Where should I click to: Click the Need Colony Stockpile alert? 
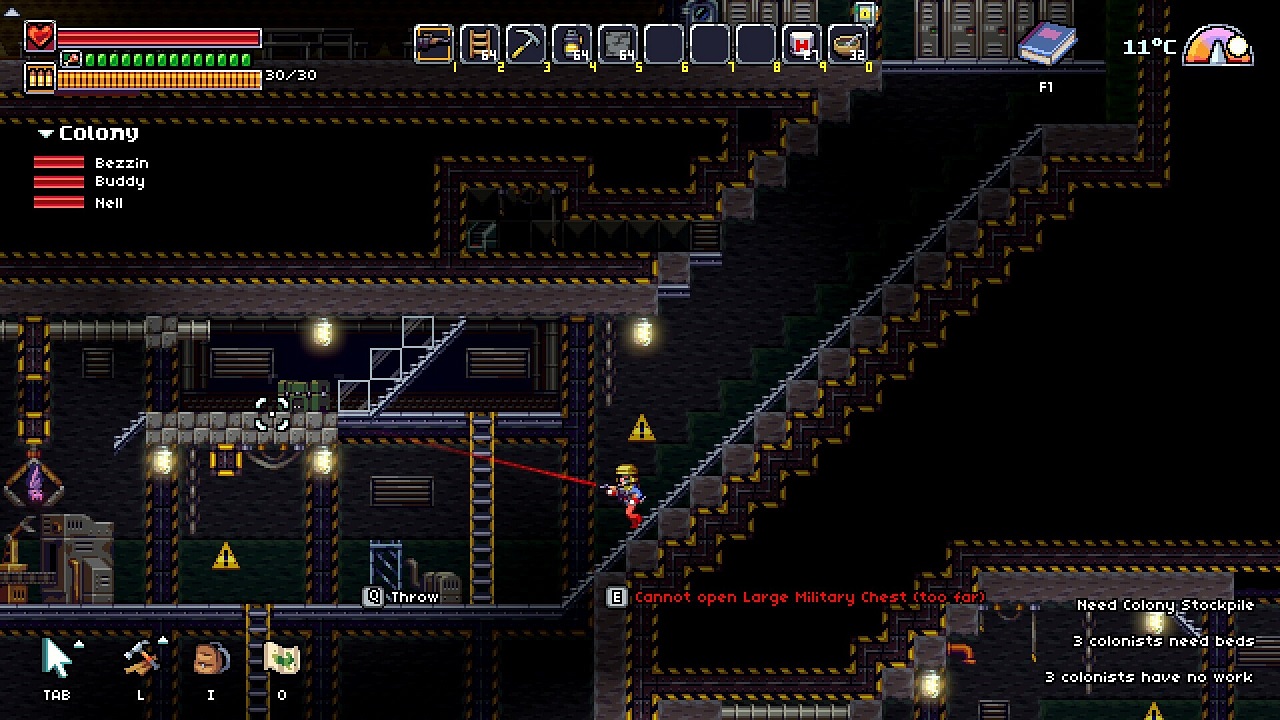(1164, 605)
